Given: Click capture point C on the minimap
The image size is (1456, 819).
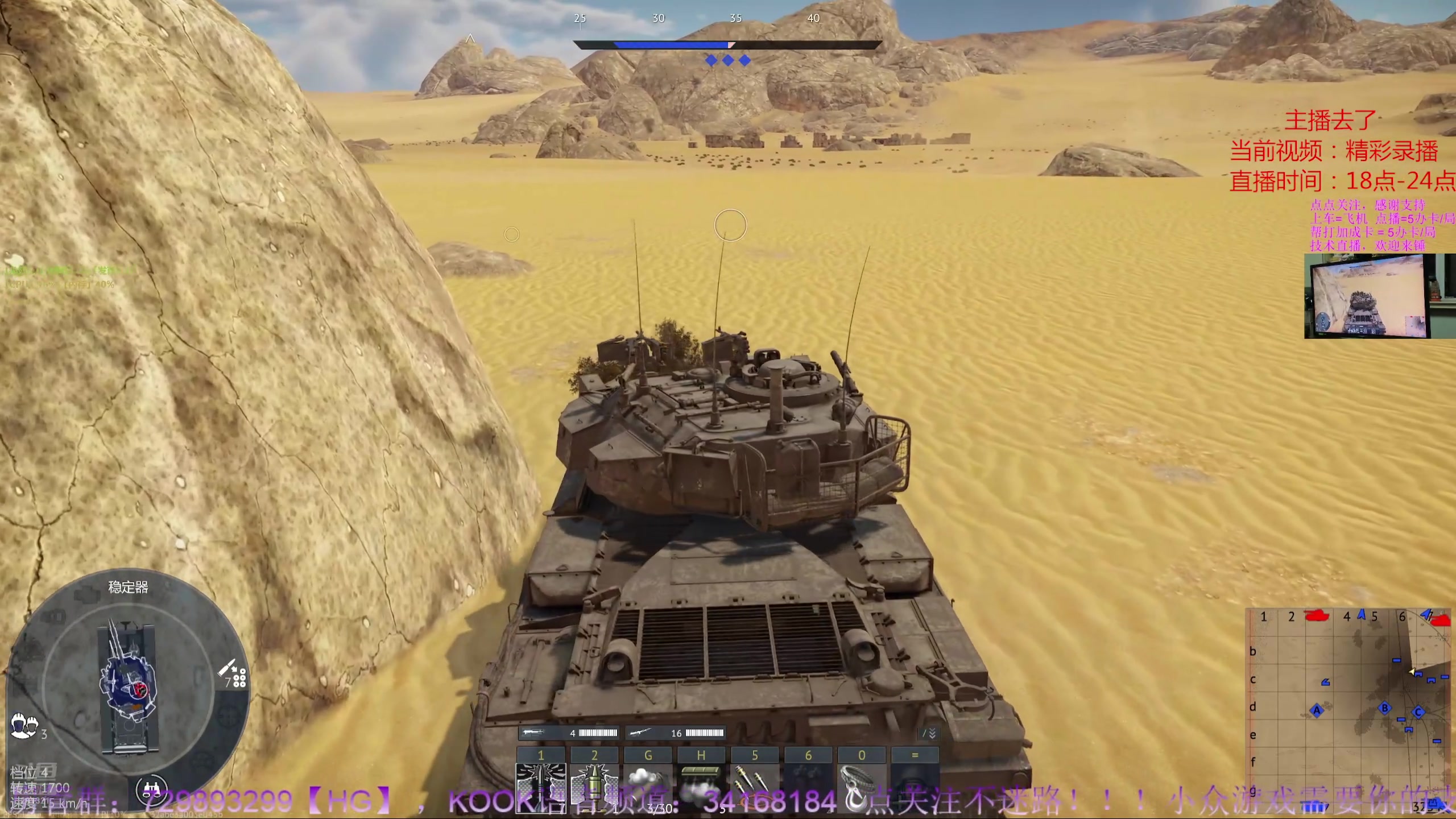Looking at the screenshot, I should coord(1418,712).
